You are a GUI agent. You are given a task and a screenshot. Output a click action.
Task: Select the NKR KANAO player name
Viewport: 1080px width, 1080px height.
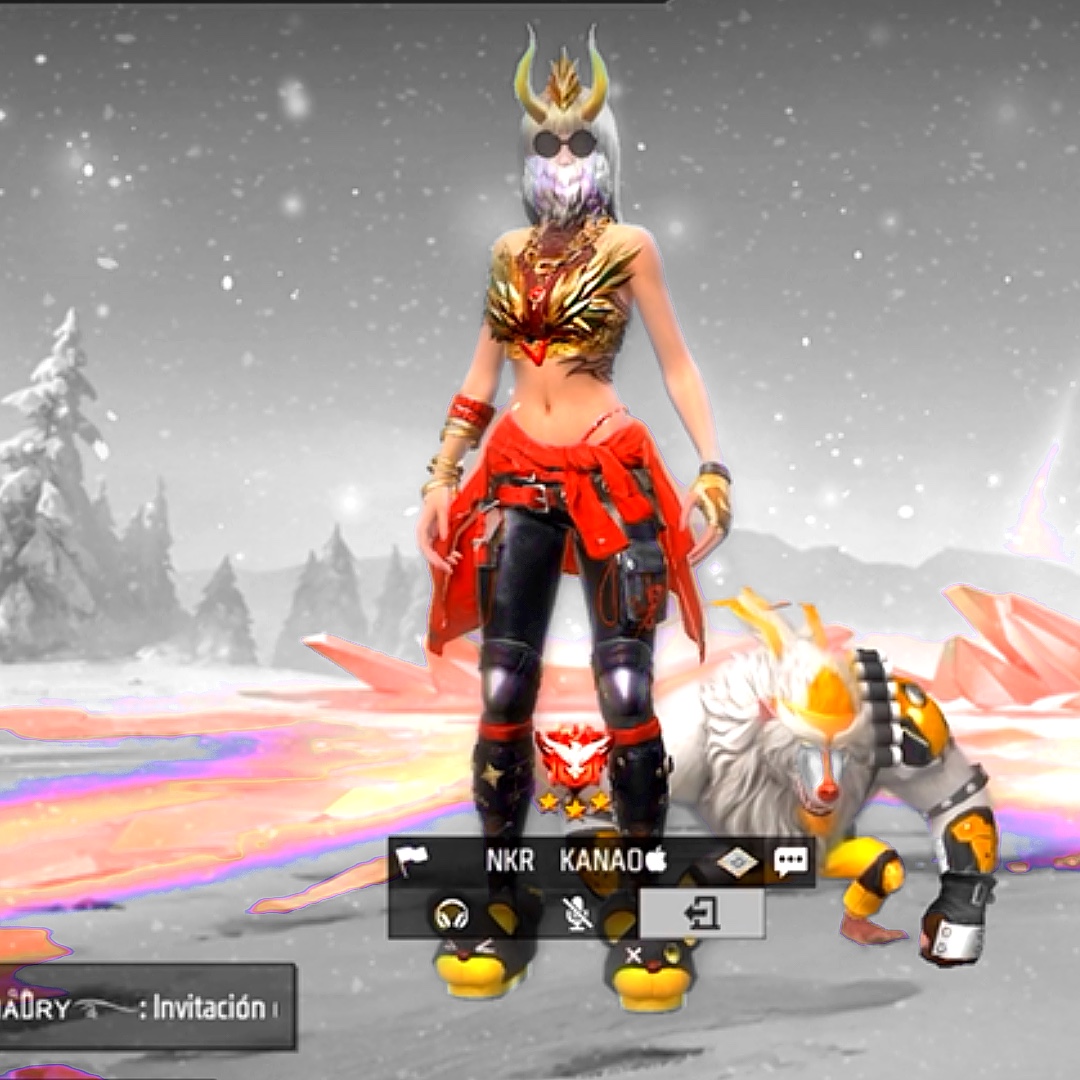pyautogui.click(x=576, y=861)
